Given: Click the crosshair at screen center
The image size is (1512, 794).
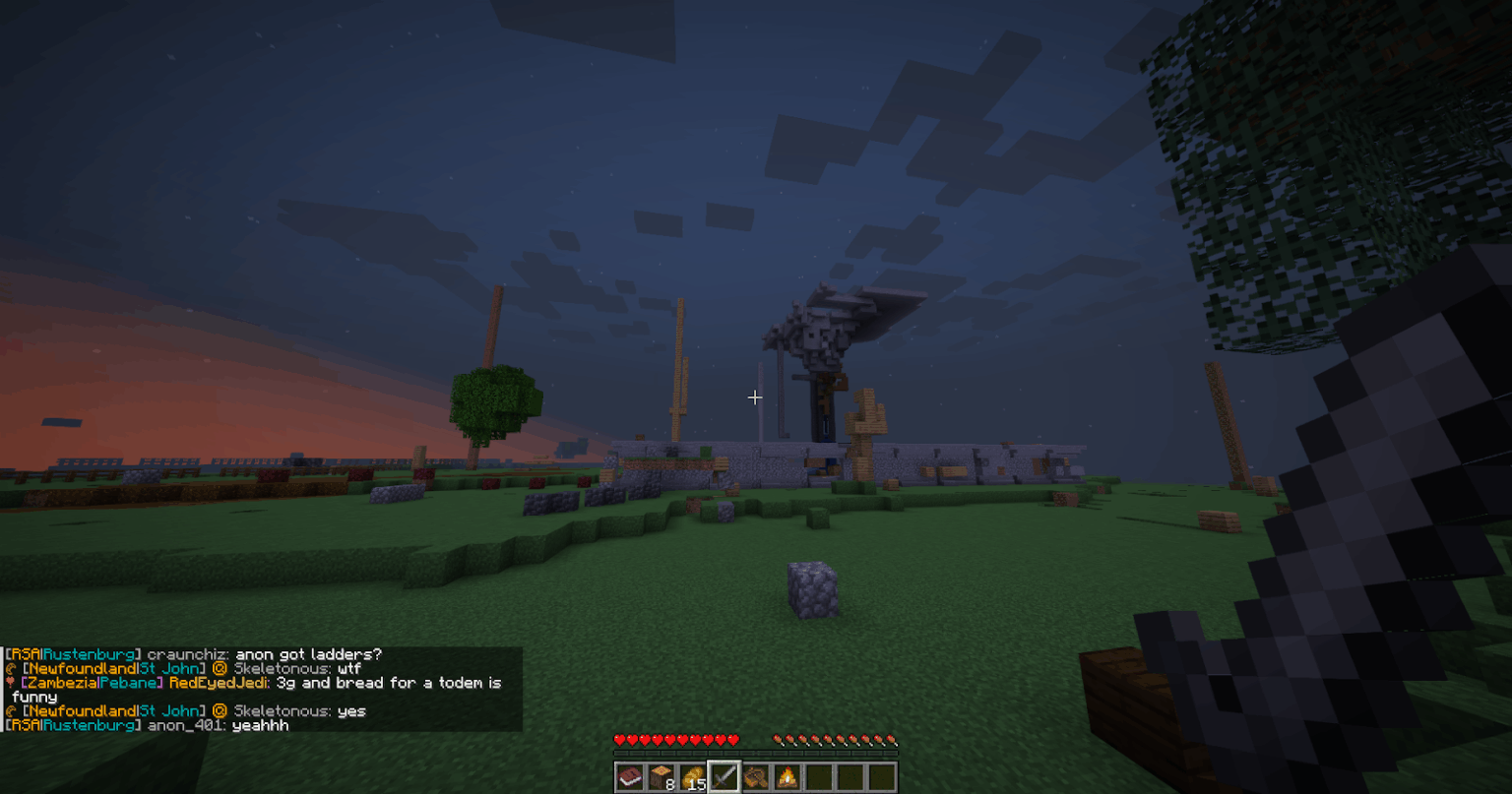Looking at the screenshot, I should click(x=756, y=397).
